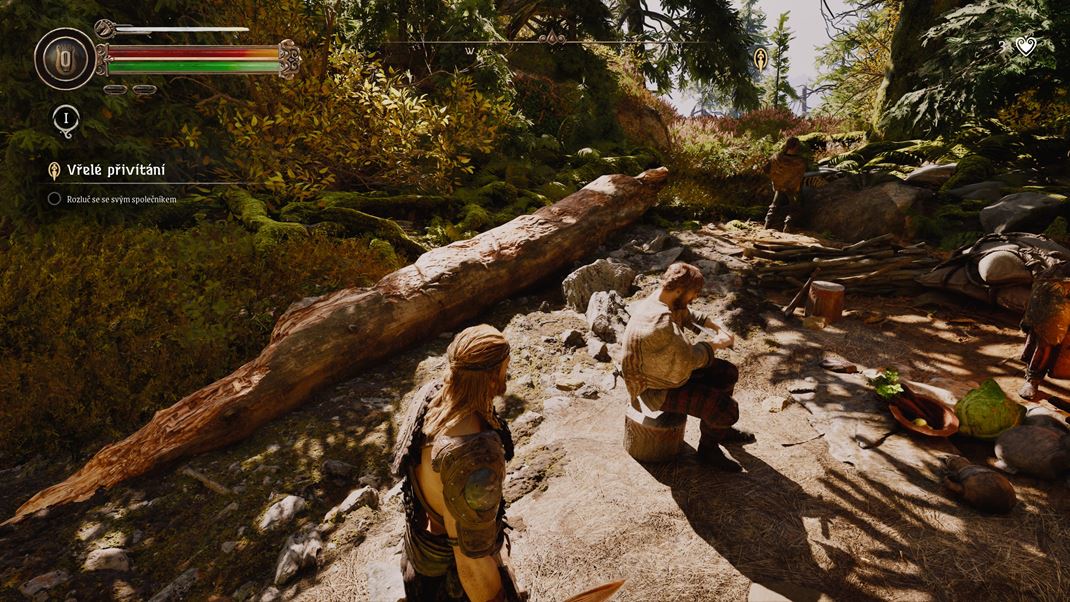The height and width of the screenshot is (602, 1070).
Task: Select the round I indicator icon
Action: point(66,119)
